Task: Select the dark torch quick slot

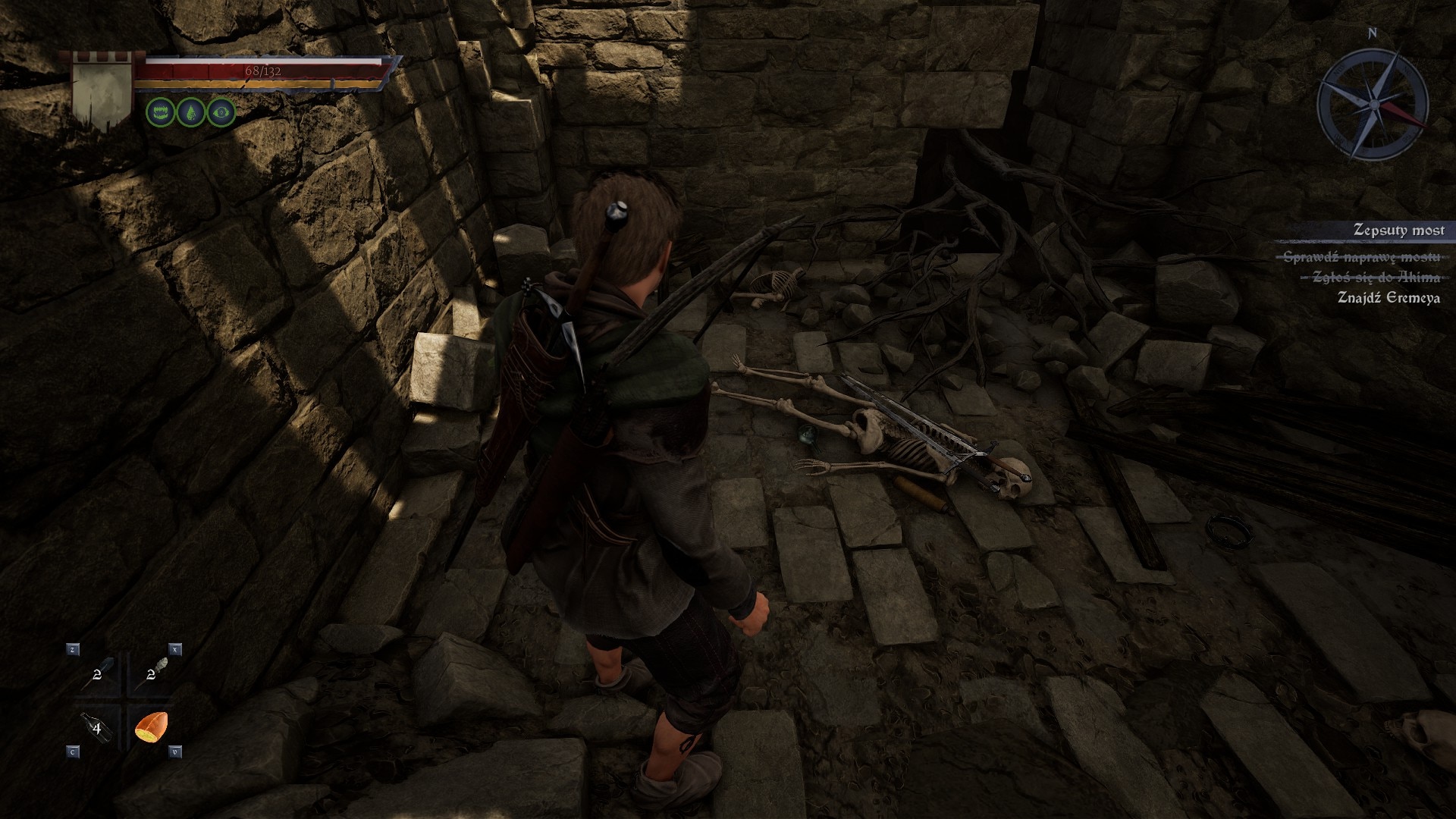Action: (x=99, y=673)
